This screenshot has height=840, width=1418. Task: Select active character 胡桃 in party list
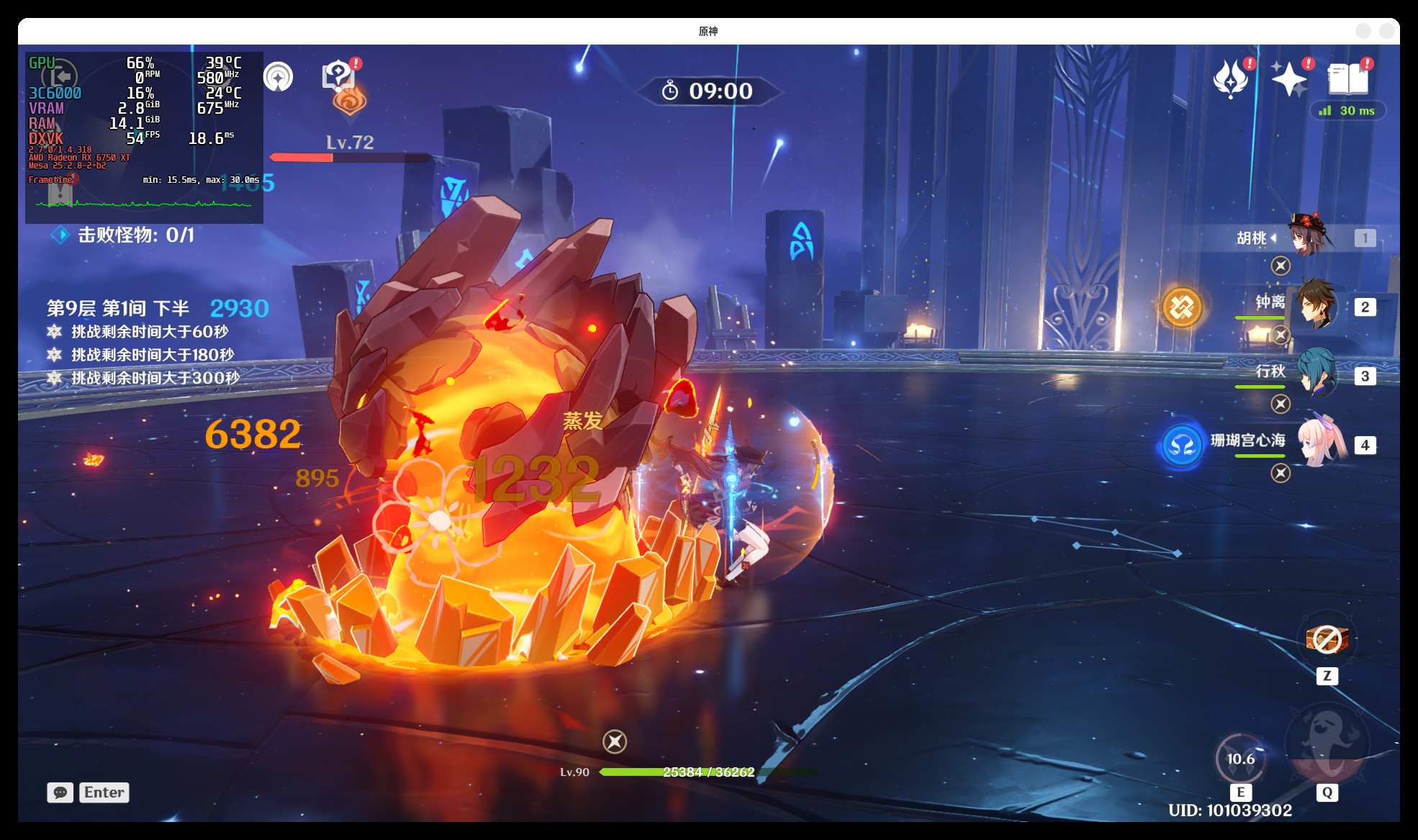tap(1309, 236)
